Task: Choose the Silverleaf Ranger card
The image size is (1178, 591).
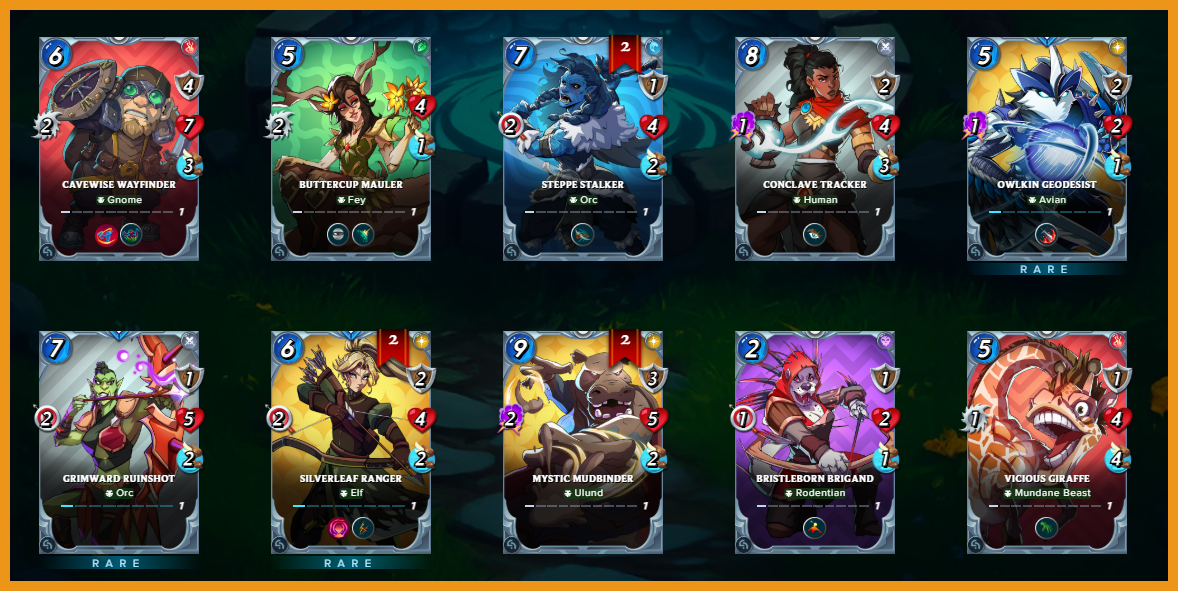Action: (x=350, y=442)
